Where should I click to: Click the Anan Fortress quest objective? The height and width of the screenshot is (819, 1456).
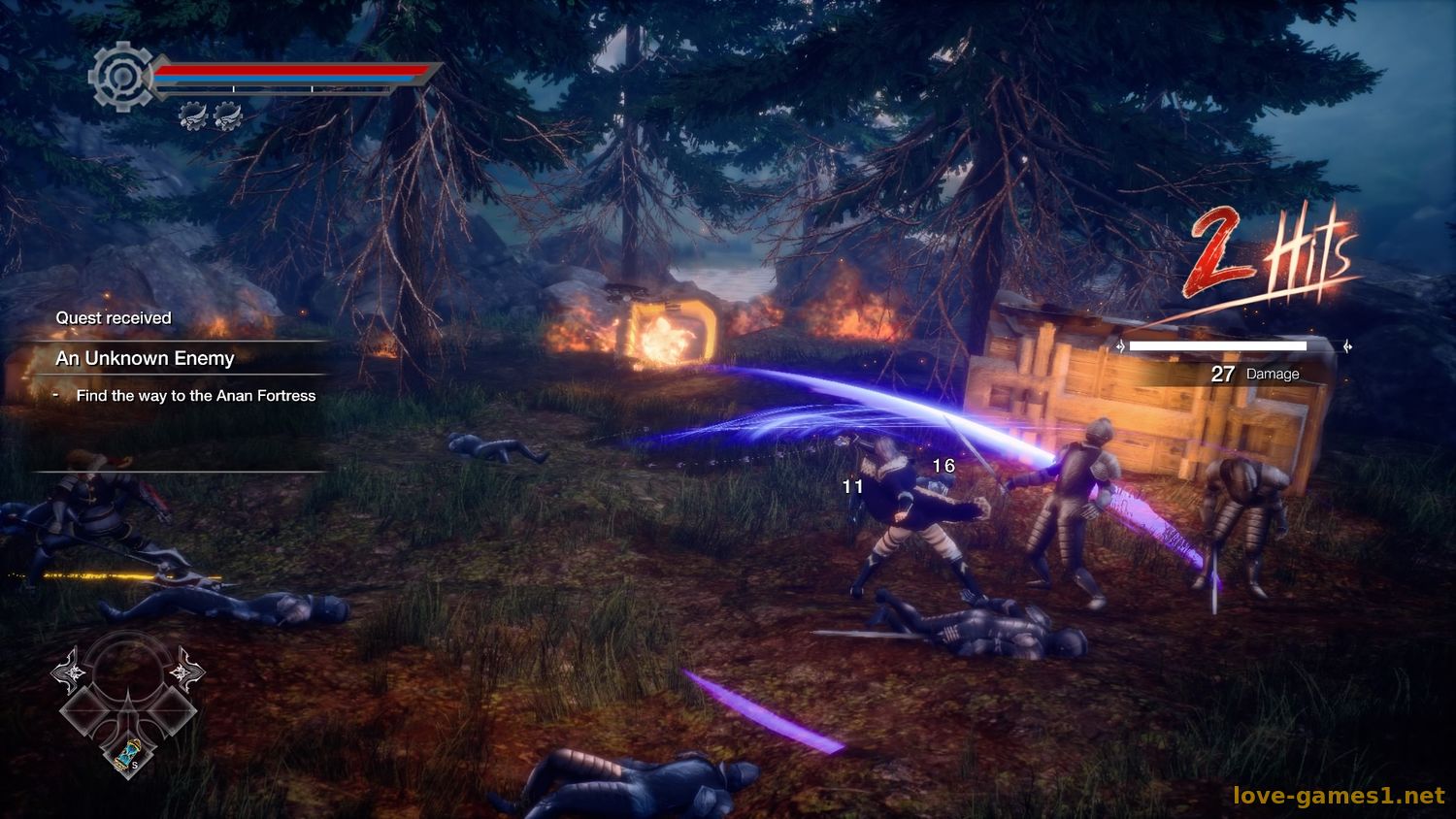click(x=195, y=396)
